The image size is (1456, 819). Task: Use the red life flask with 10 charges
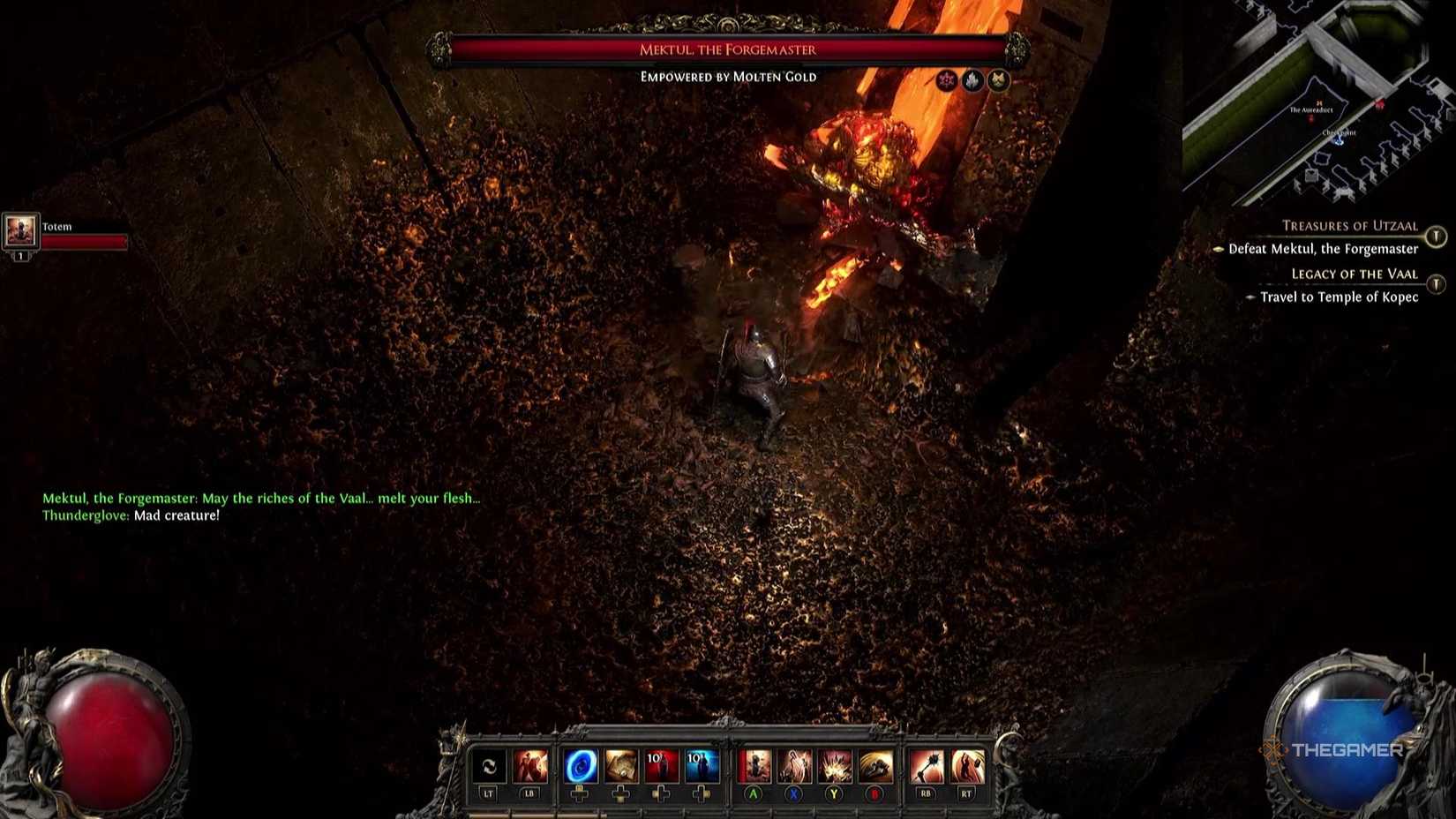pos(664,766)
